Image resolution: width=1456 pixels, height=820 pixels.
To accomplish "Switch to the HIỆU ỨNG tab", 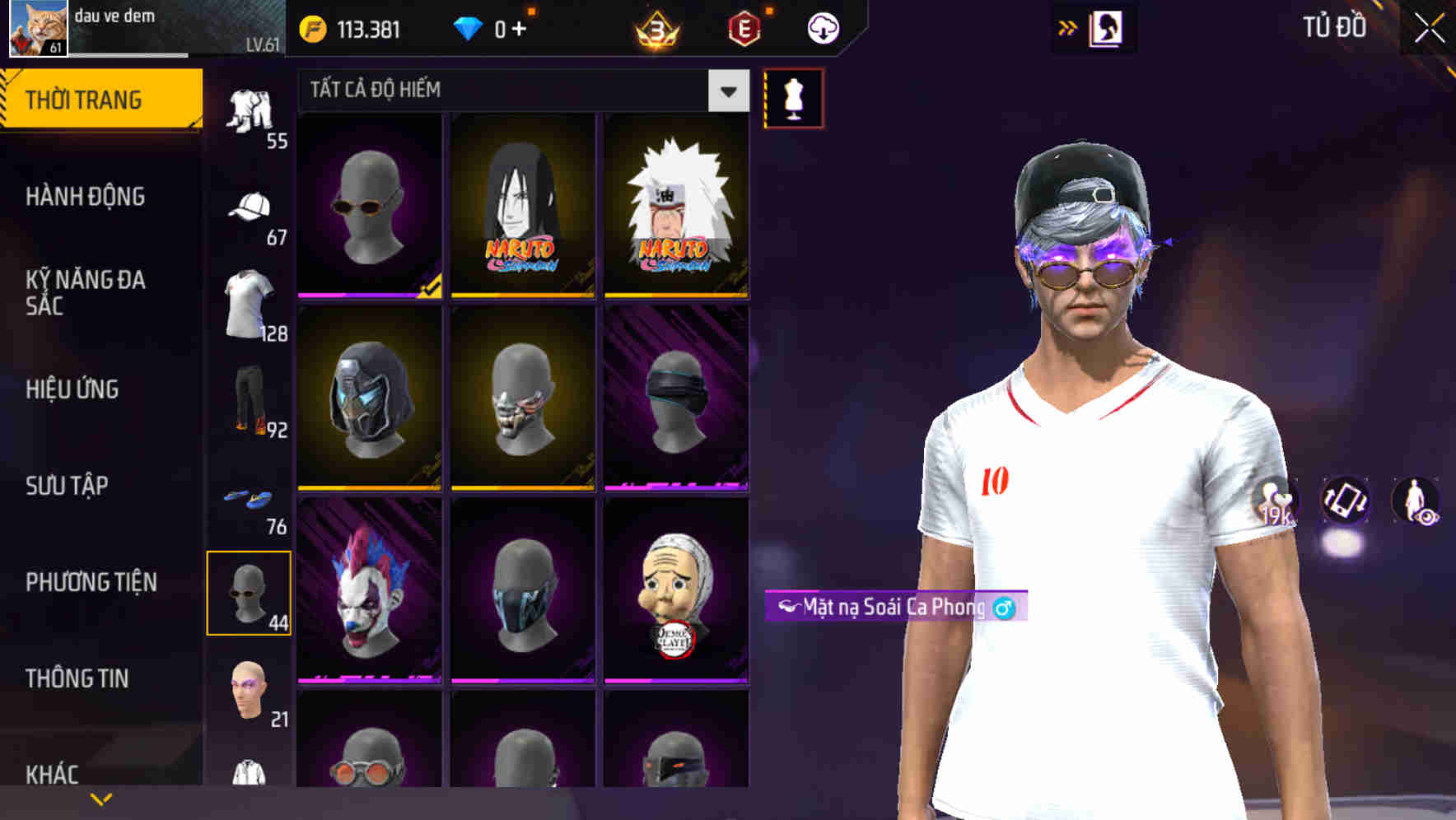I will (x=72, y=389).
